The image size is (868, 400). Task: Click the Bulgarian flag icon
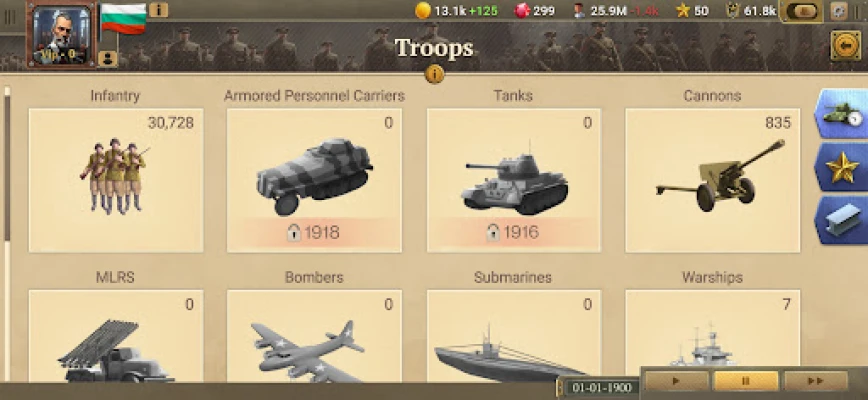pos(123,18)
